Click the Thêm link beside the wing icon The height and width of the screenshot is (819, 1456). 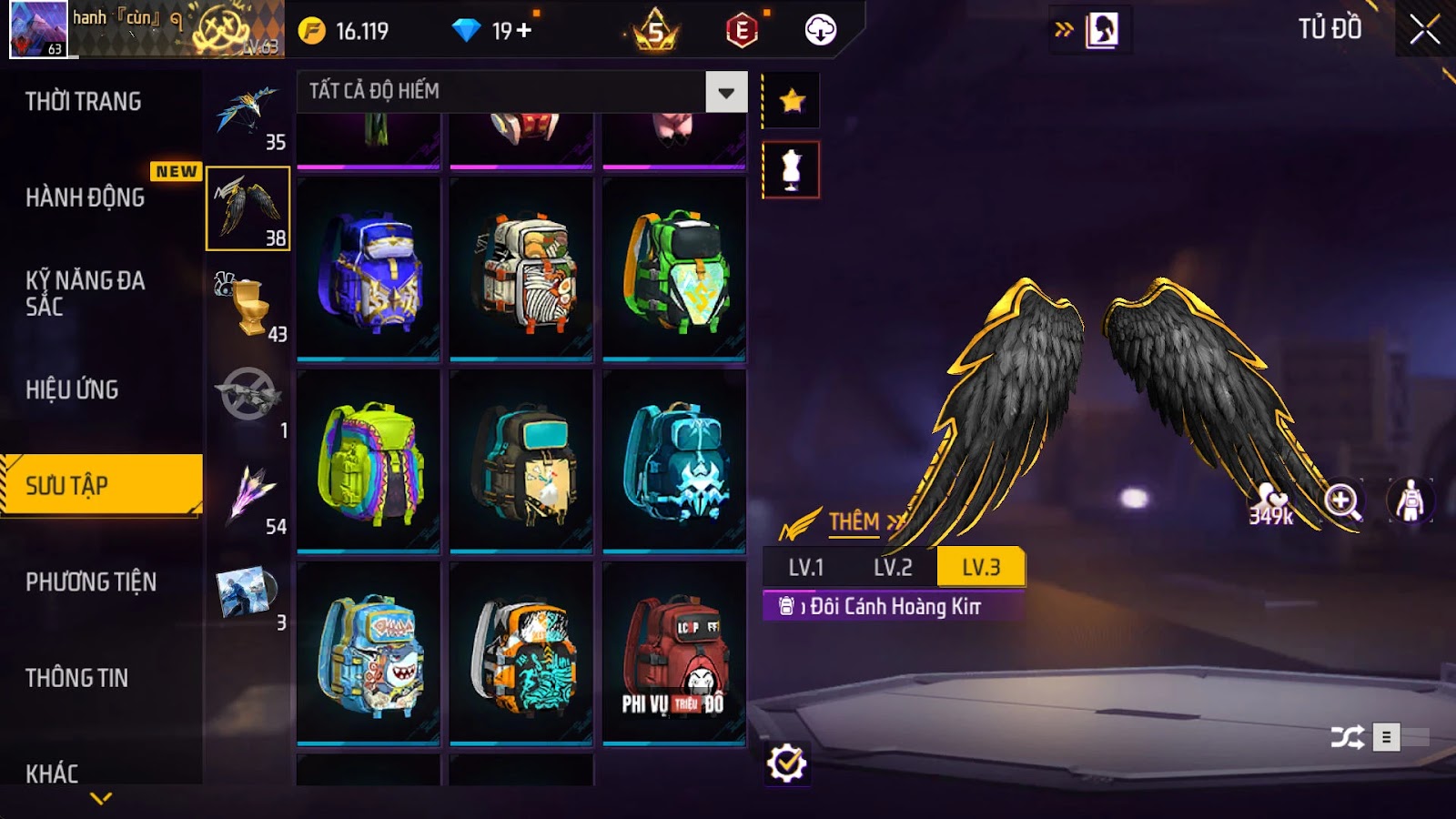point(854,522)
